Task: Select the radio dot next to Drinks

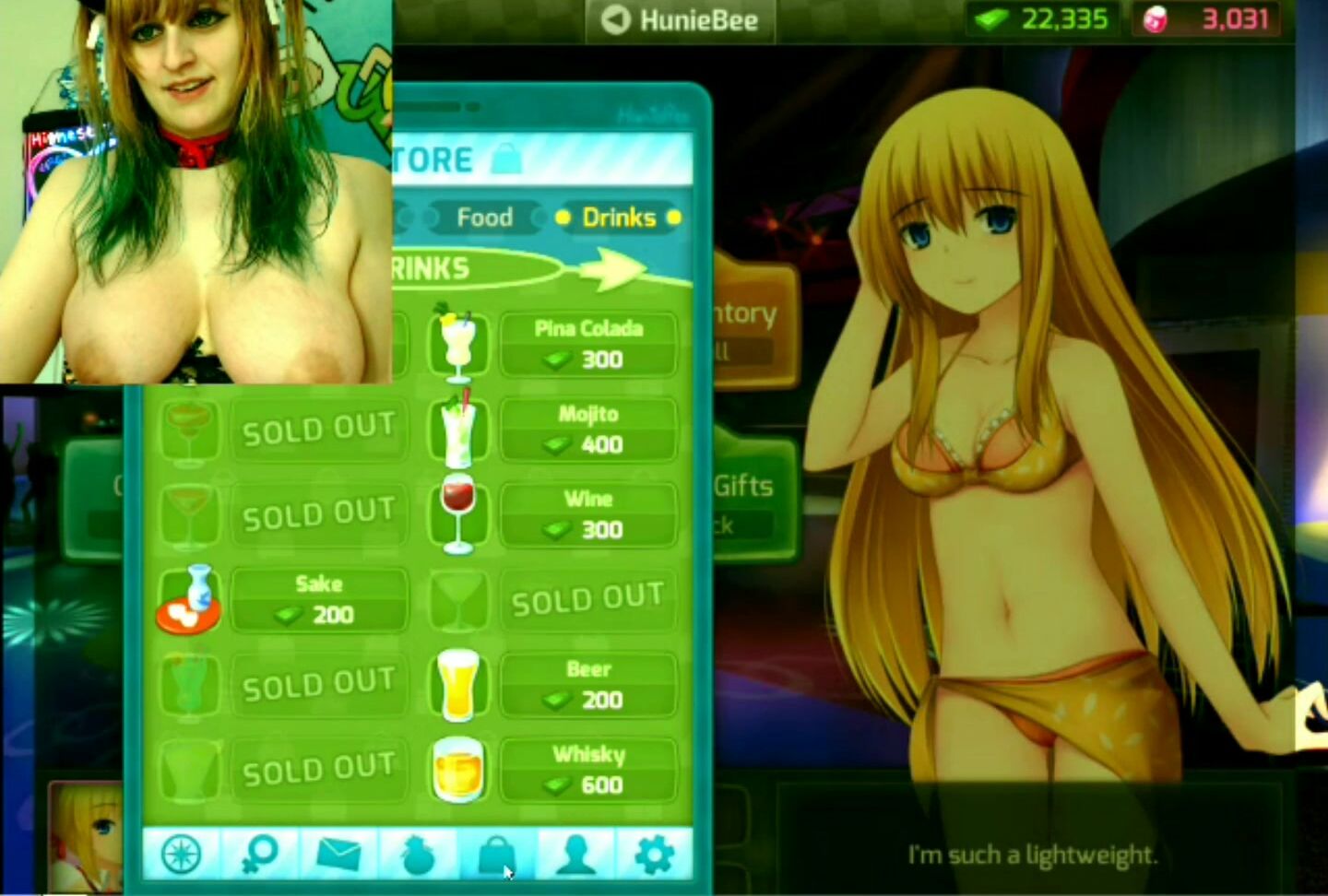Action: click(565, 218)
